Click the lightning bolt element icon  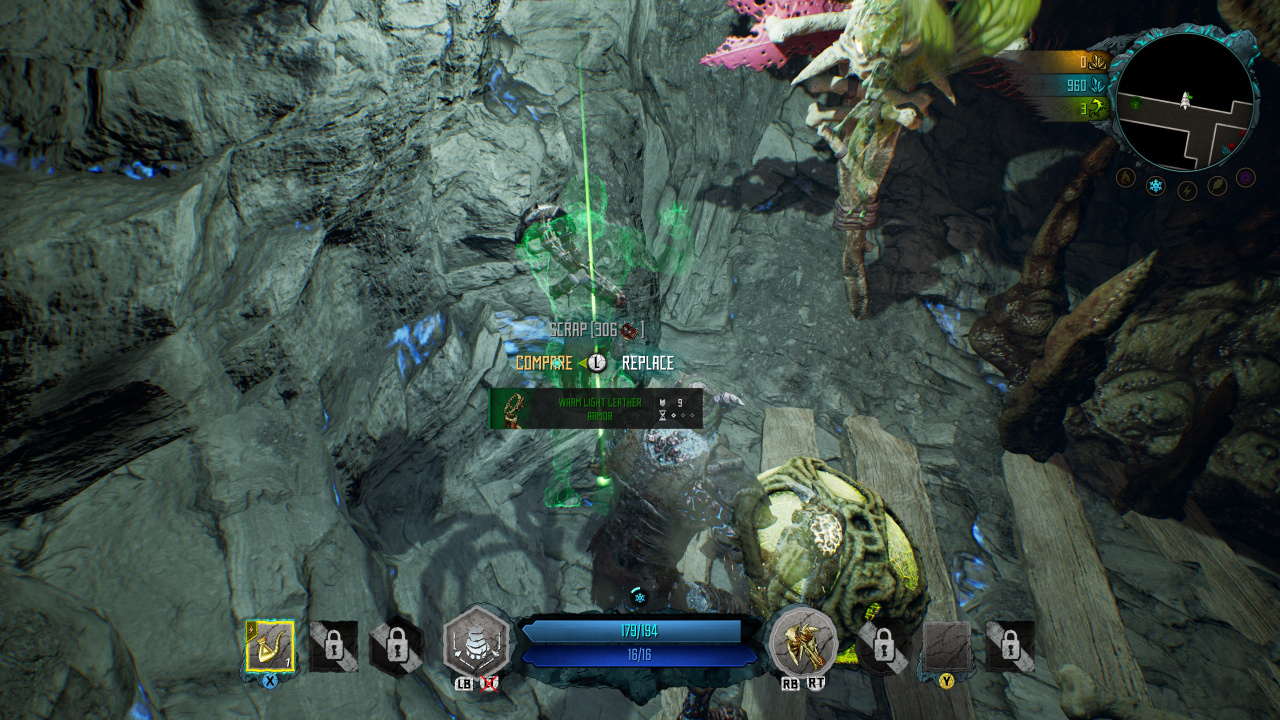pyautogui.click(x=1187, y=190)
